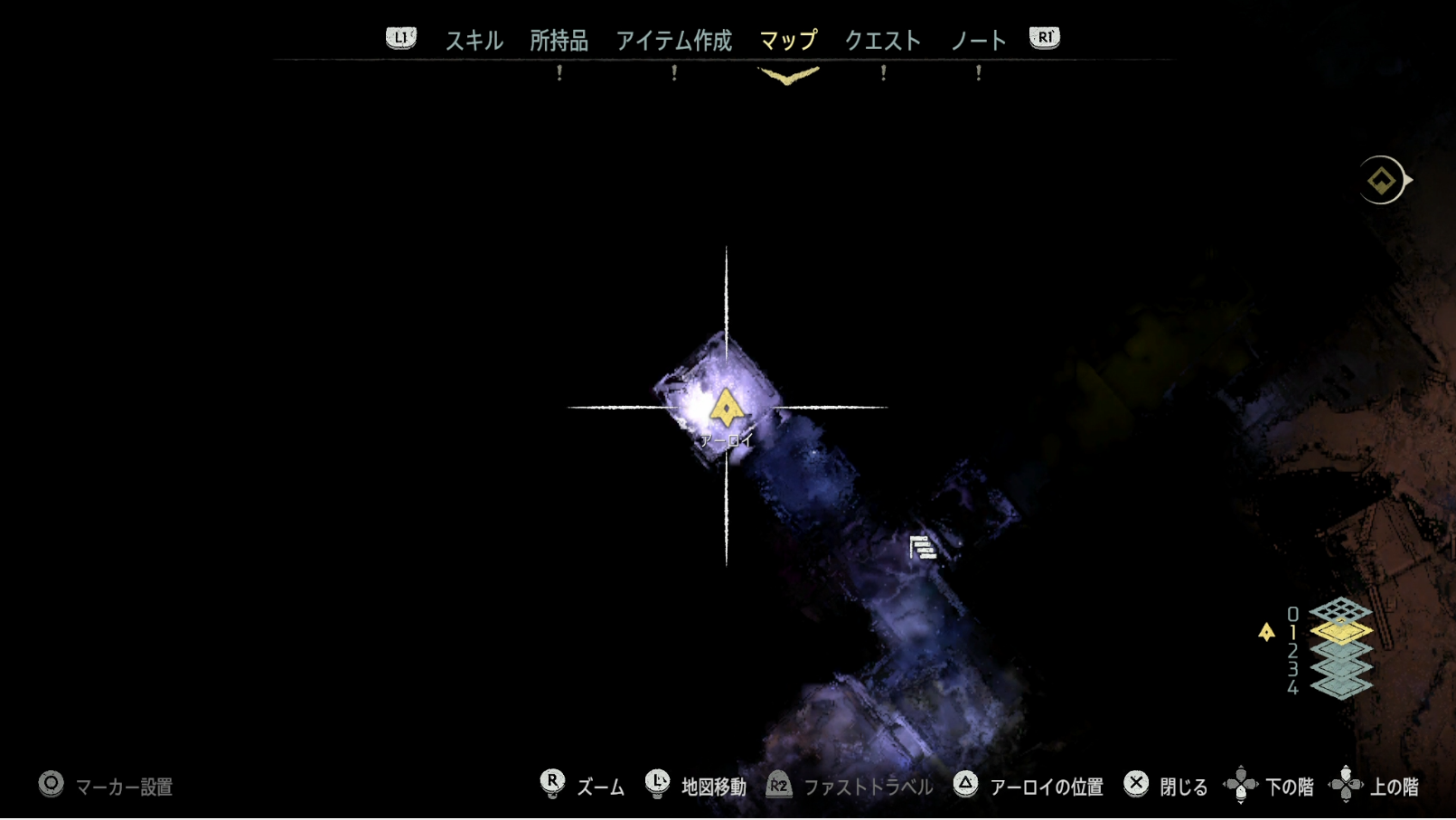Screen dimensions: 1456x820
Task: Select floor 3 on the level selector
Action: click(x=1341, y=668)
